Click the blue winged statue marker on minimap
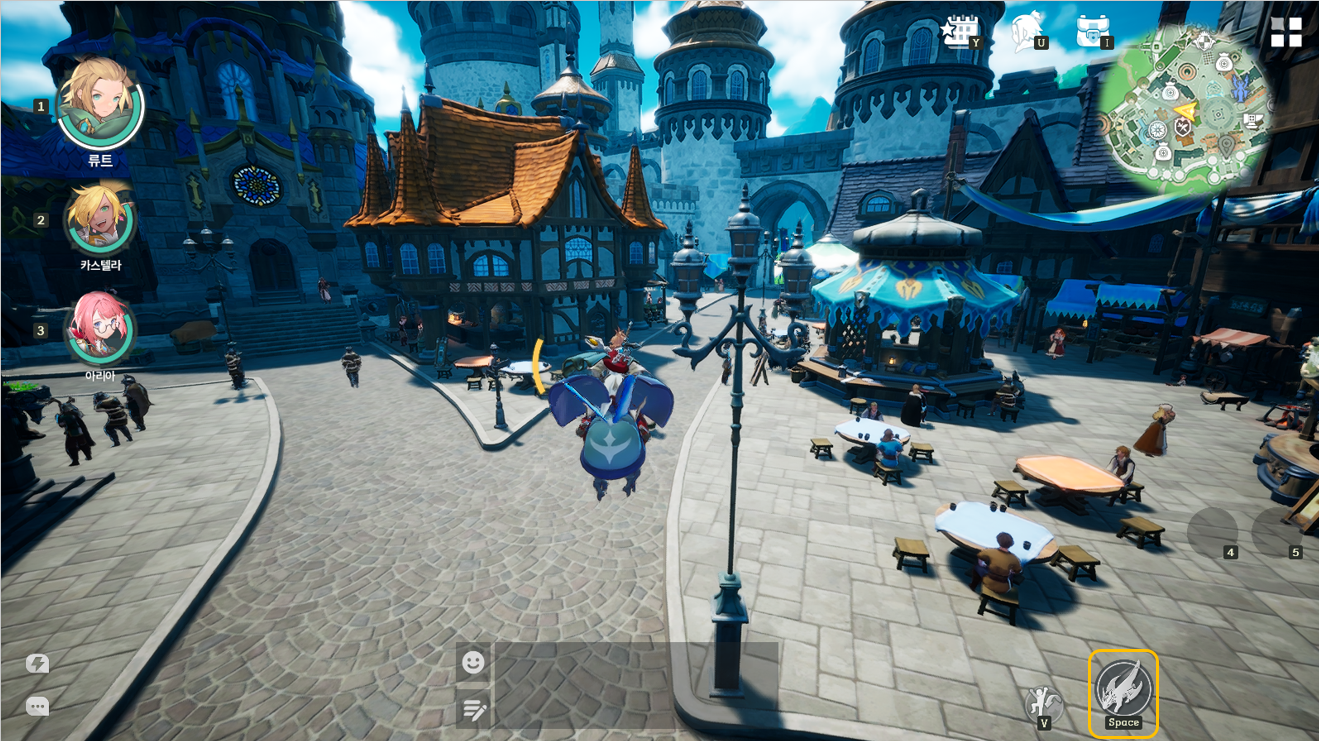 [x=1241, y=90]
